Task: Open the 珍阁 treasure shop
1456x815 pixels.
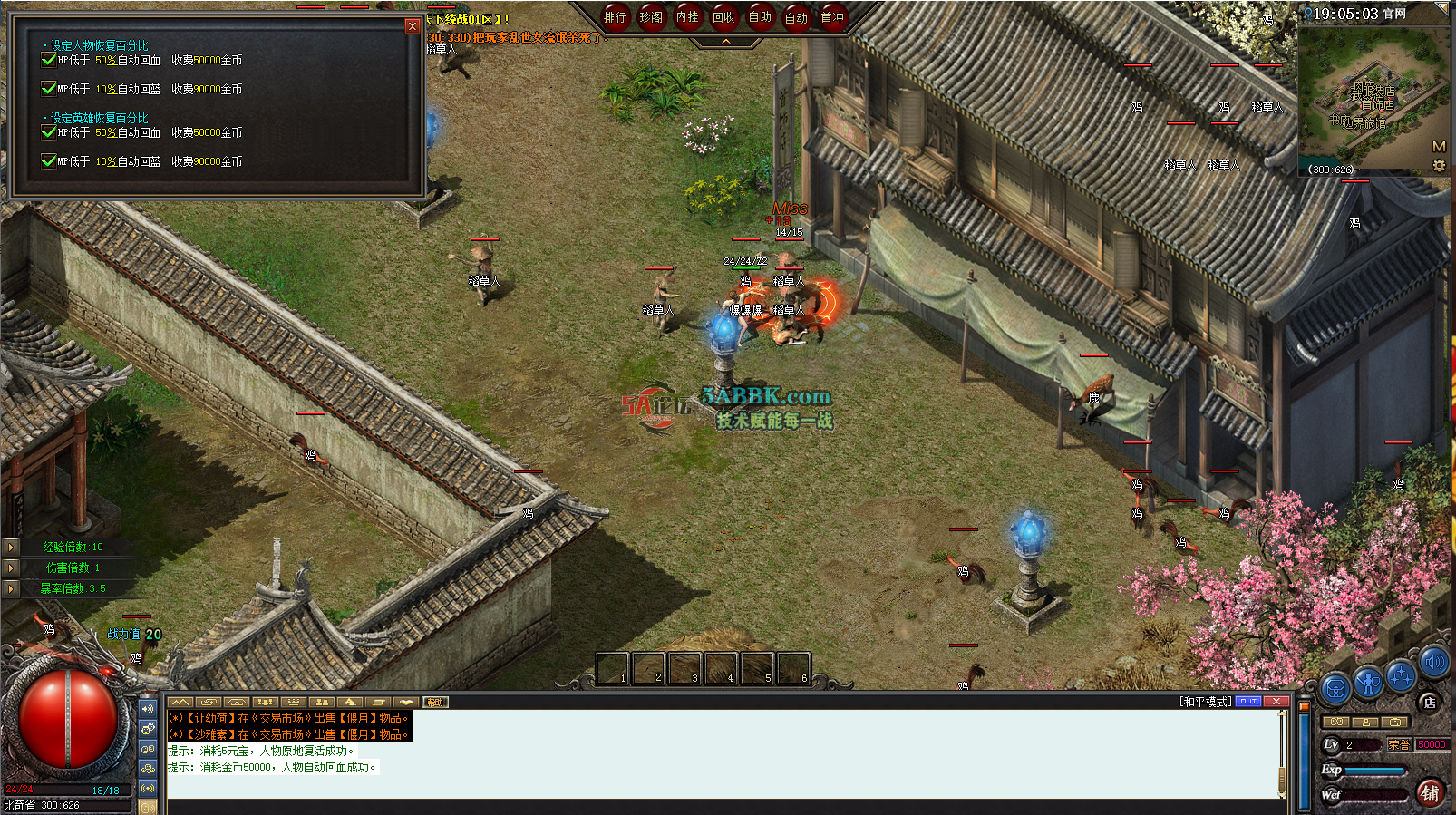Action: click(x=651, y=17)
